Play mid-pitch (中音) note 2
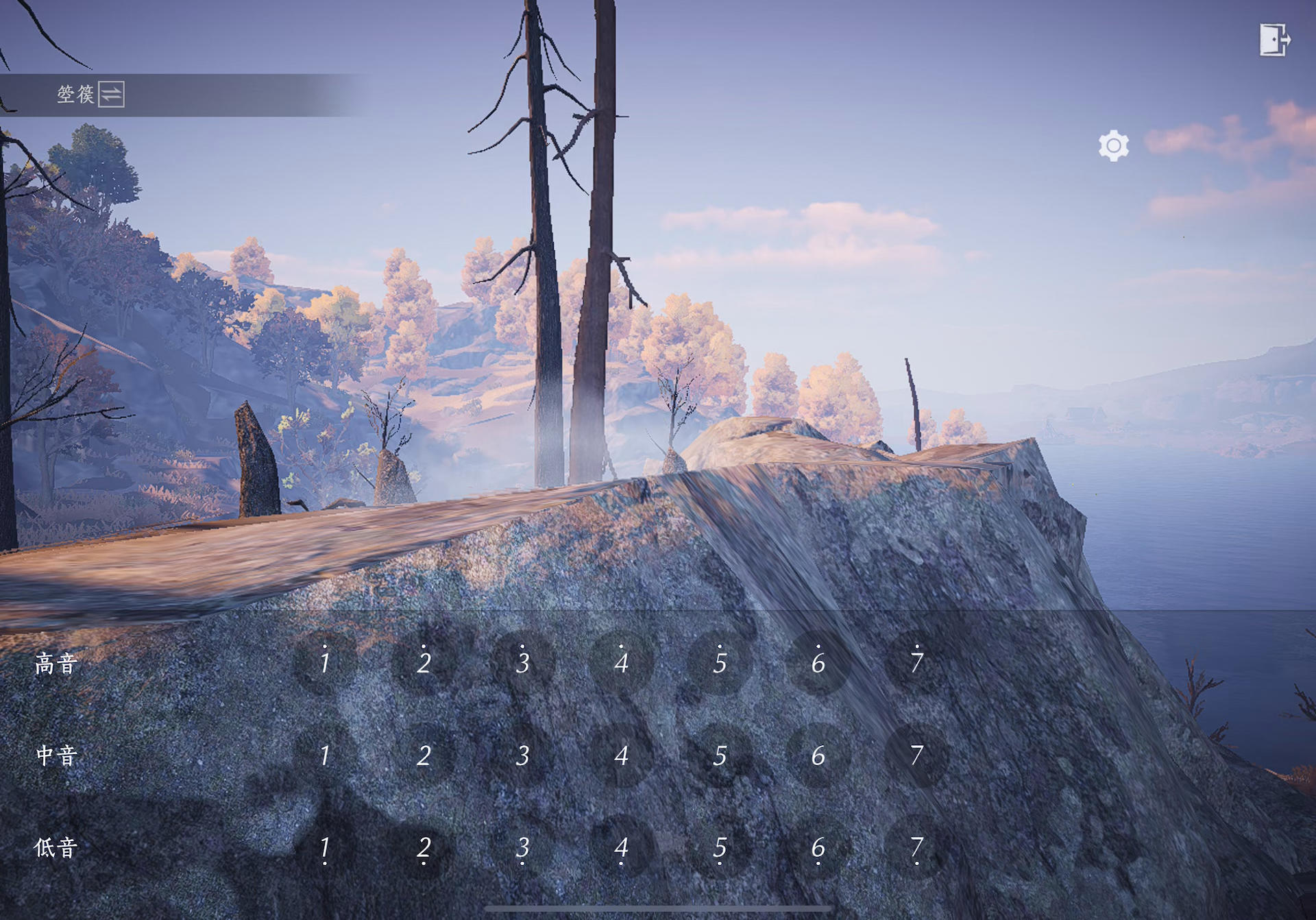 [x=424, y=755]
